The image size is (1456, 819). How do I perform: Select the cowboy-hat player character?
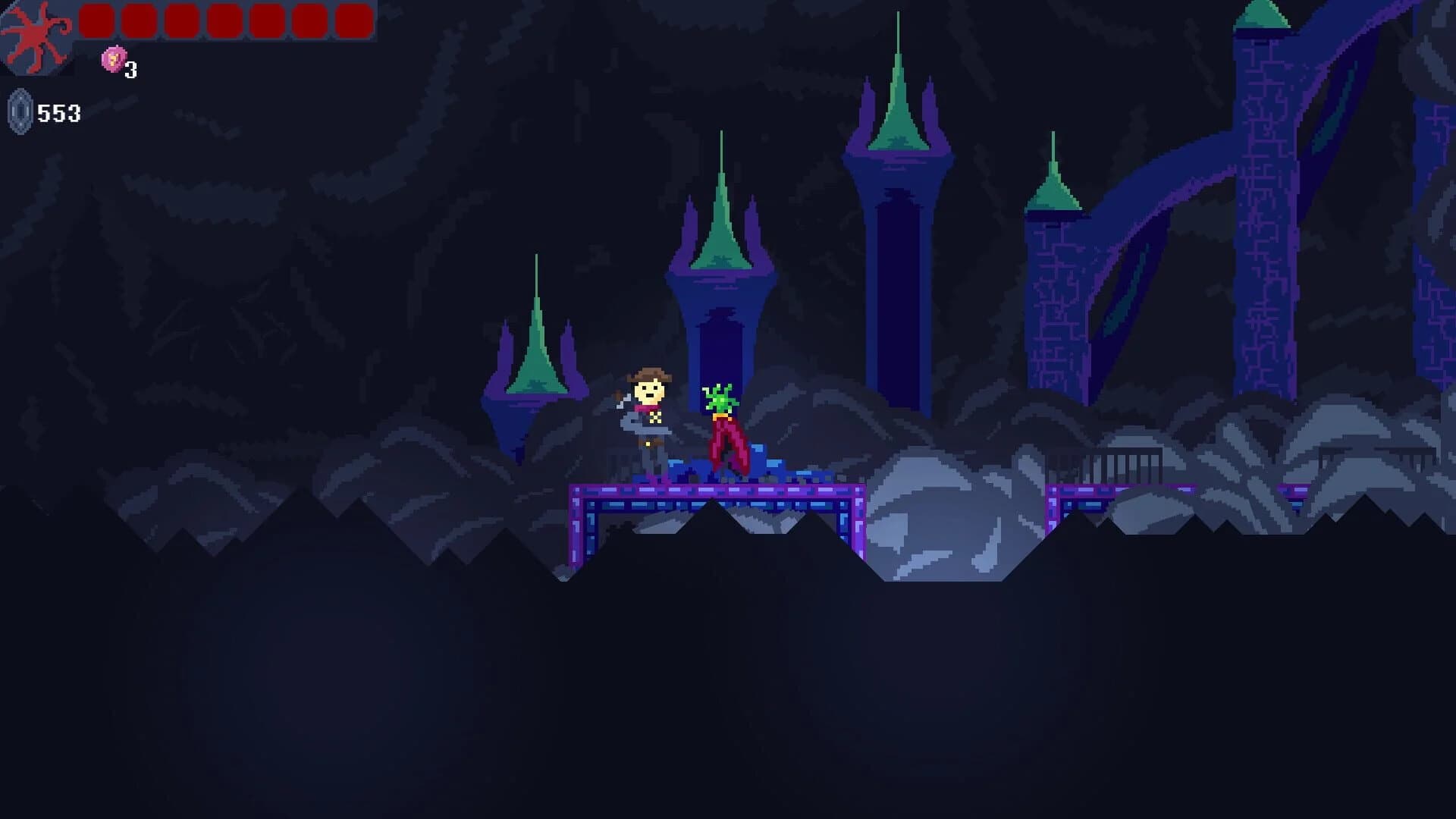point(648,409)
